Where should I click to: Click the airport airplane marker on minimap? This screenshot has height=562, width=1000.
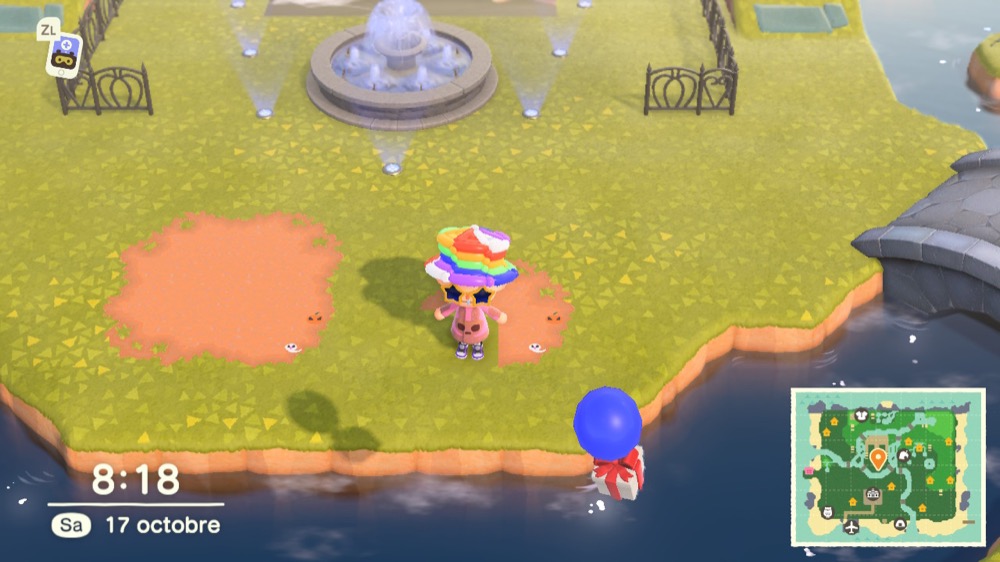pos(851,527)
